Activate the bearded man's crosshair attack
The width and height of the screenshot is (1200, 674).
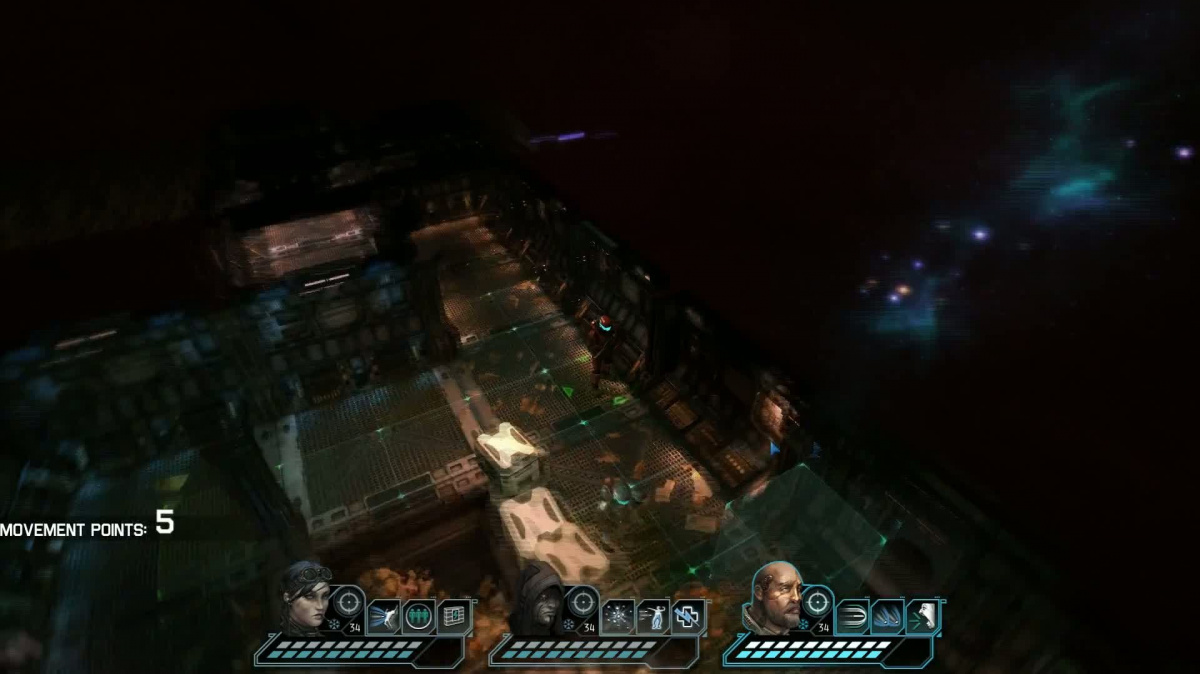point(818,602)
